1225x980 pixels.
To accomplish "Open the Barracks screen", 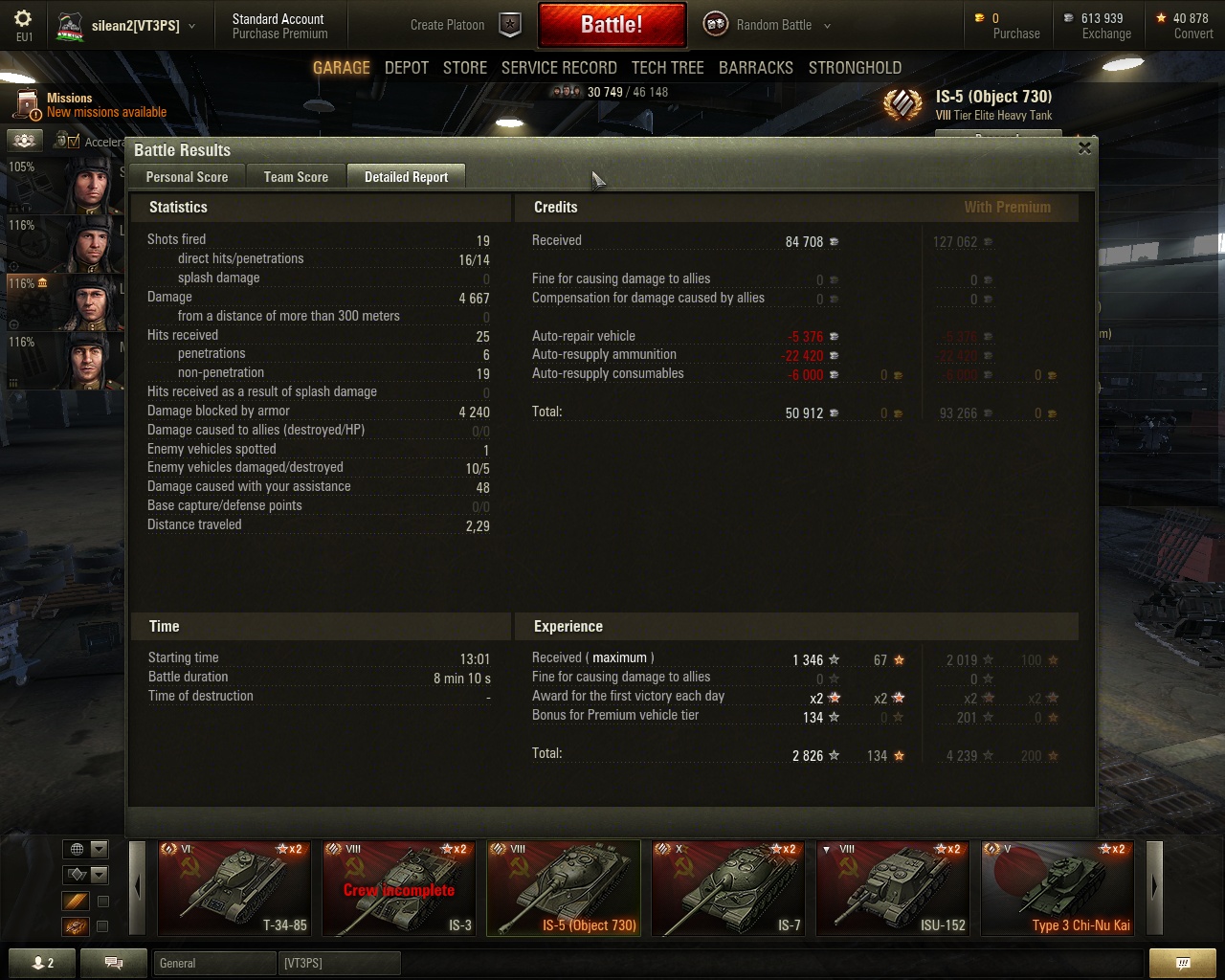I will (x=756, y=68).
